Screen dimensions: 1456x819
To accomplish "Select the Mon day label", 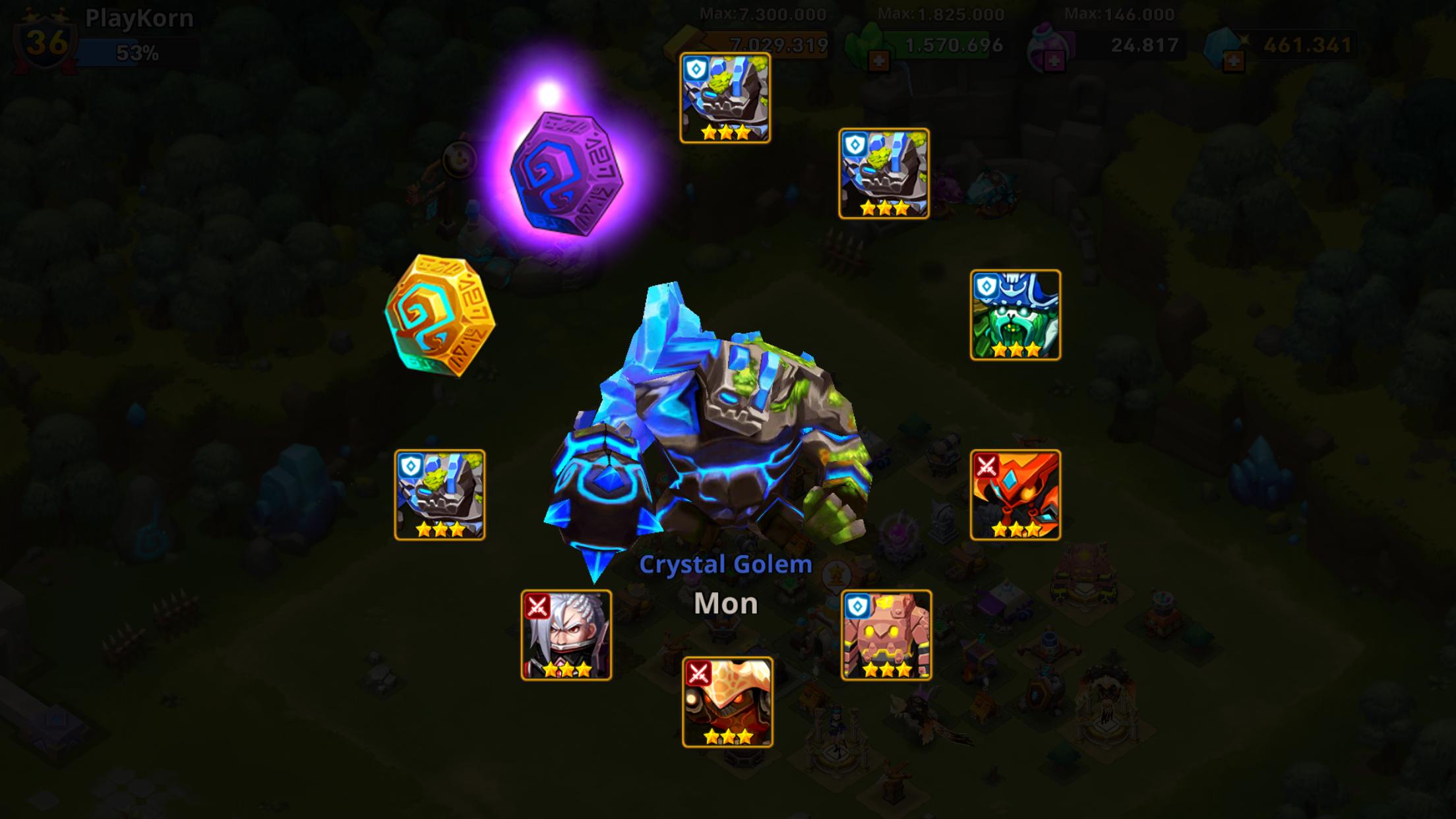I will tap(725, 603).
